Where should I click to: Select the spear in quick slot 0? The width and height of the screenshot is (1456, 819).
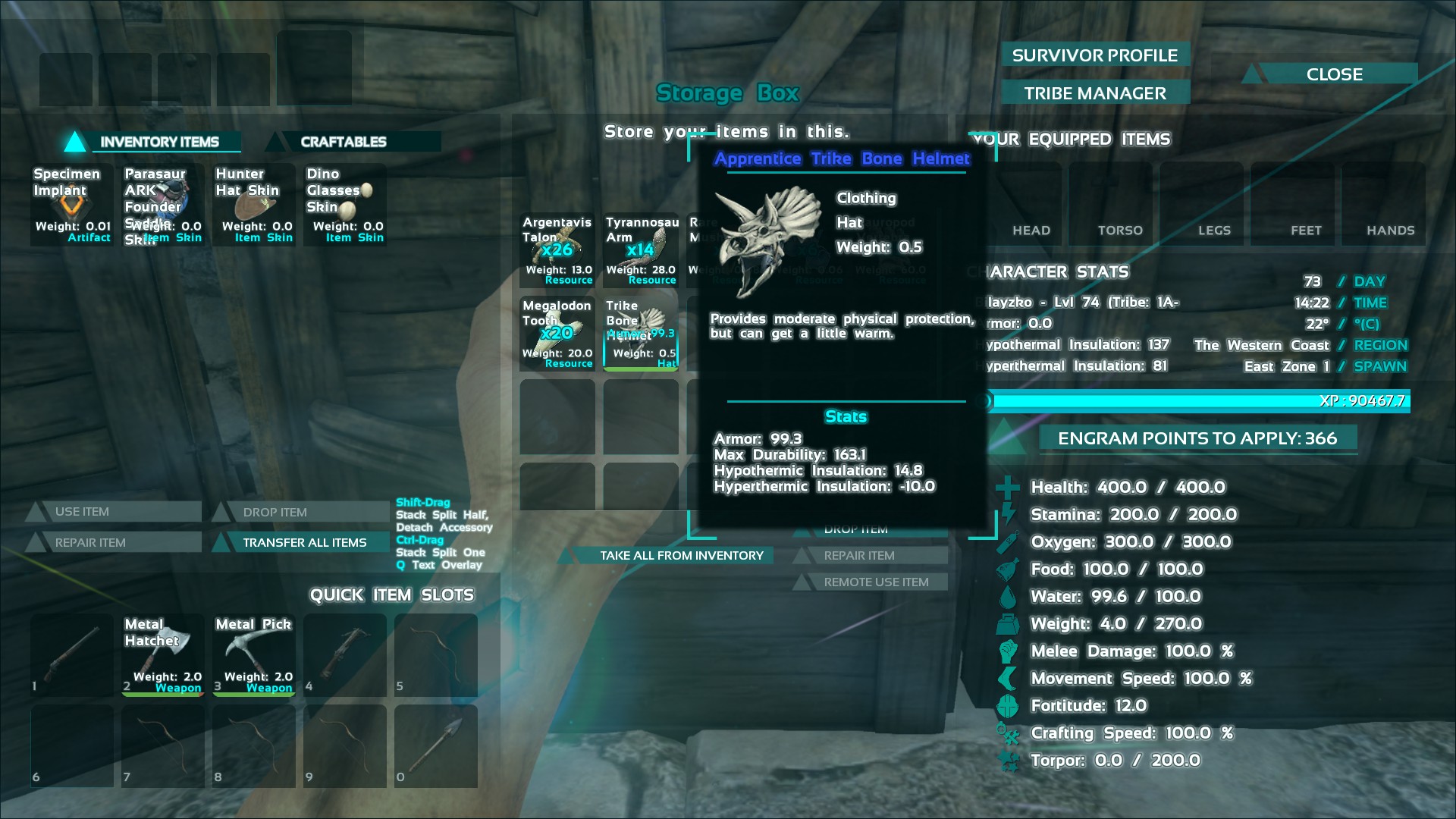pos(436,746)
